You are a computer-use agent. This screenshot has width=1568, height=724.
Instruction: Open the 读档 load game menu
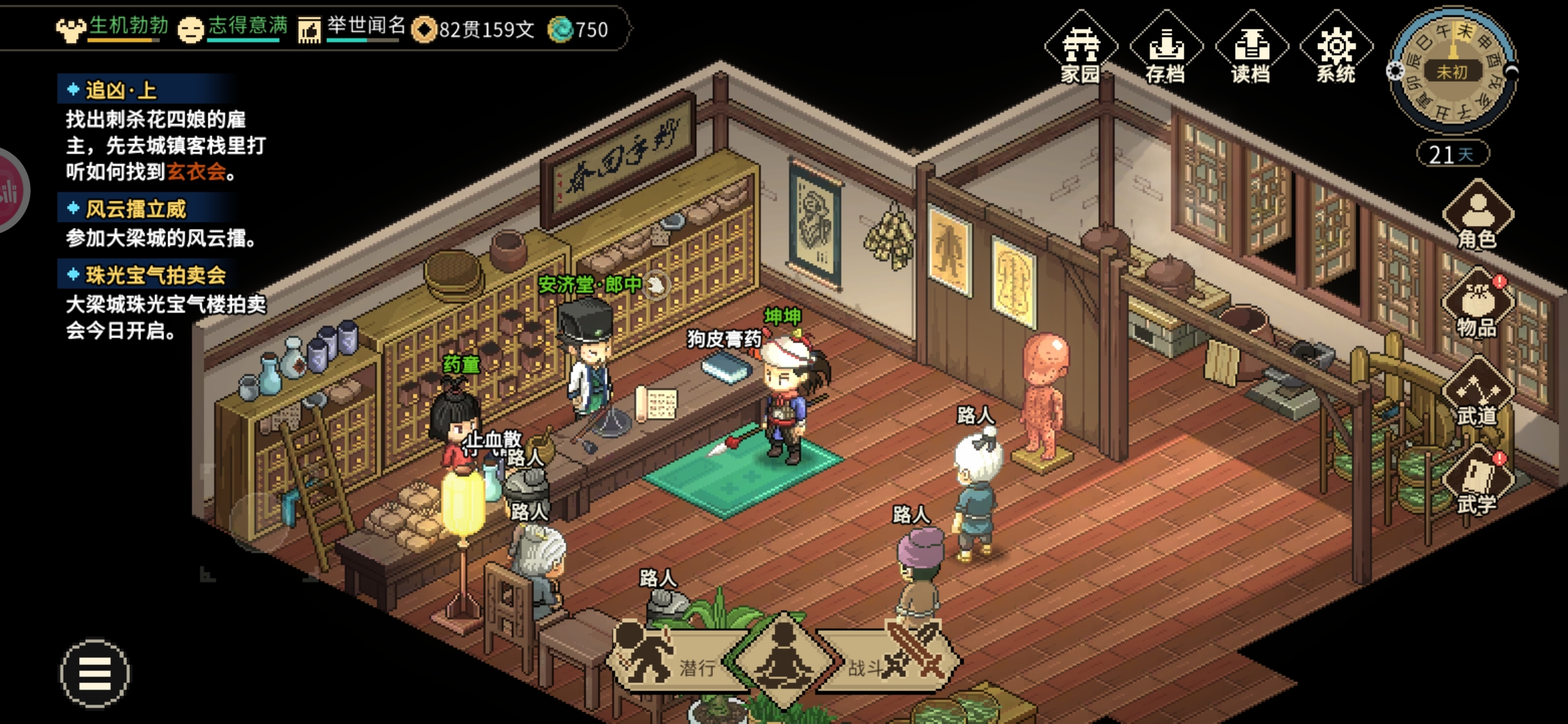pyautogui.click(x=1251, y=48)
